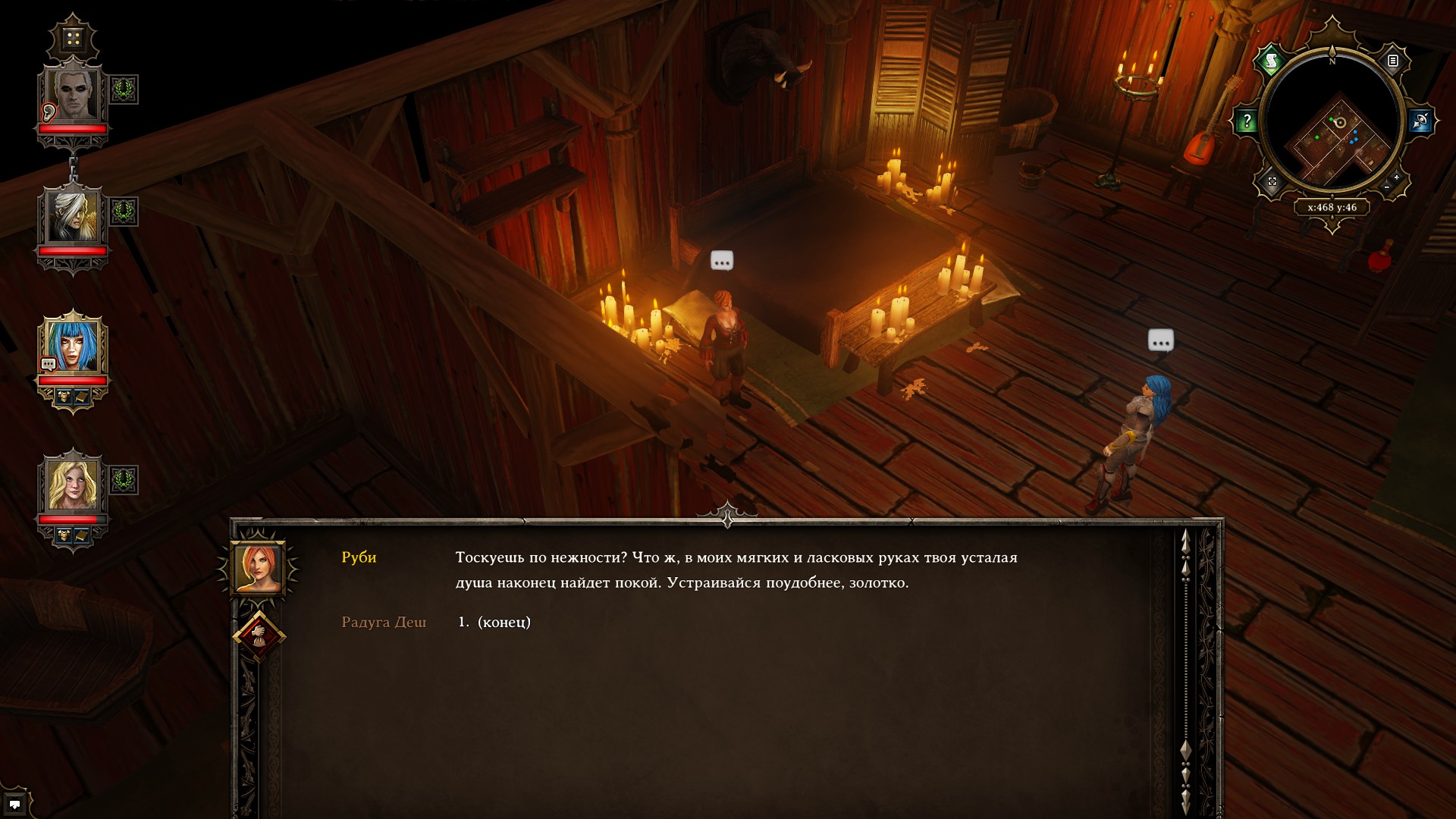The height and width of the screenshot is (819, 1456).
Task: Zoom the minimap in with the plus button
Action: coord(1396,177)
